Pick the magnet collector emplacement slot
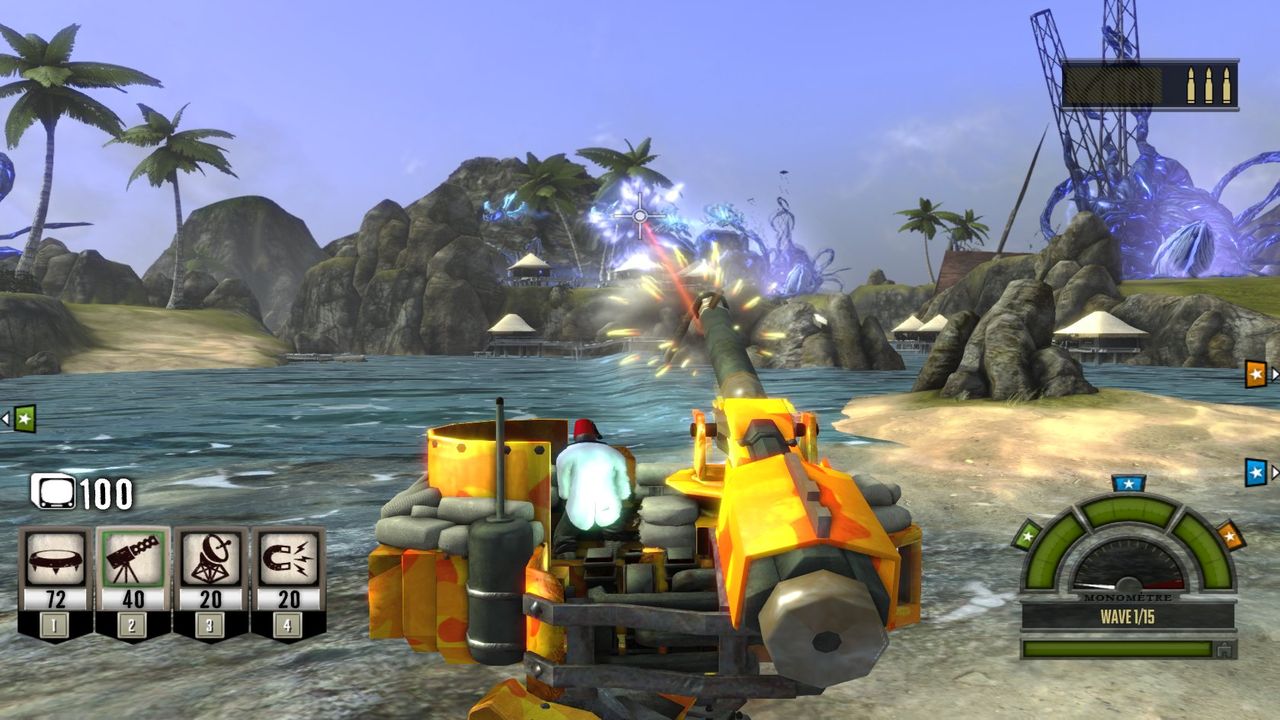Screen dimensions: 1280x720 [x=288, y=560]
